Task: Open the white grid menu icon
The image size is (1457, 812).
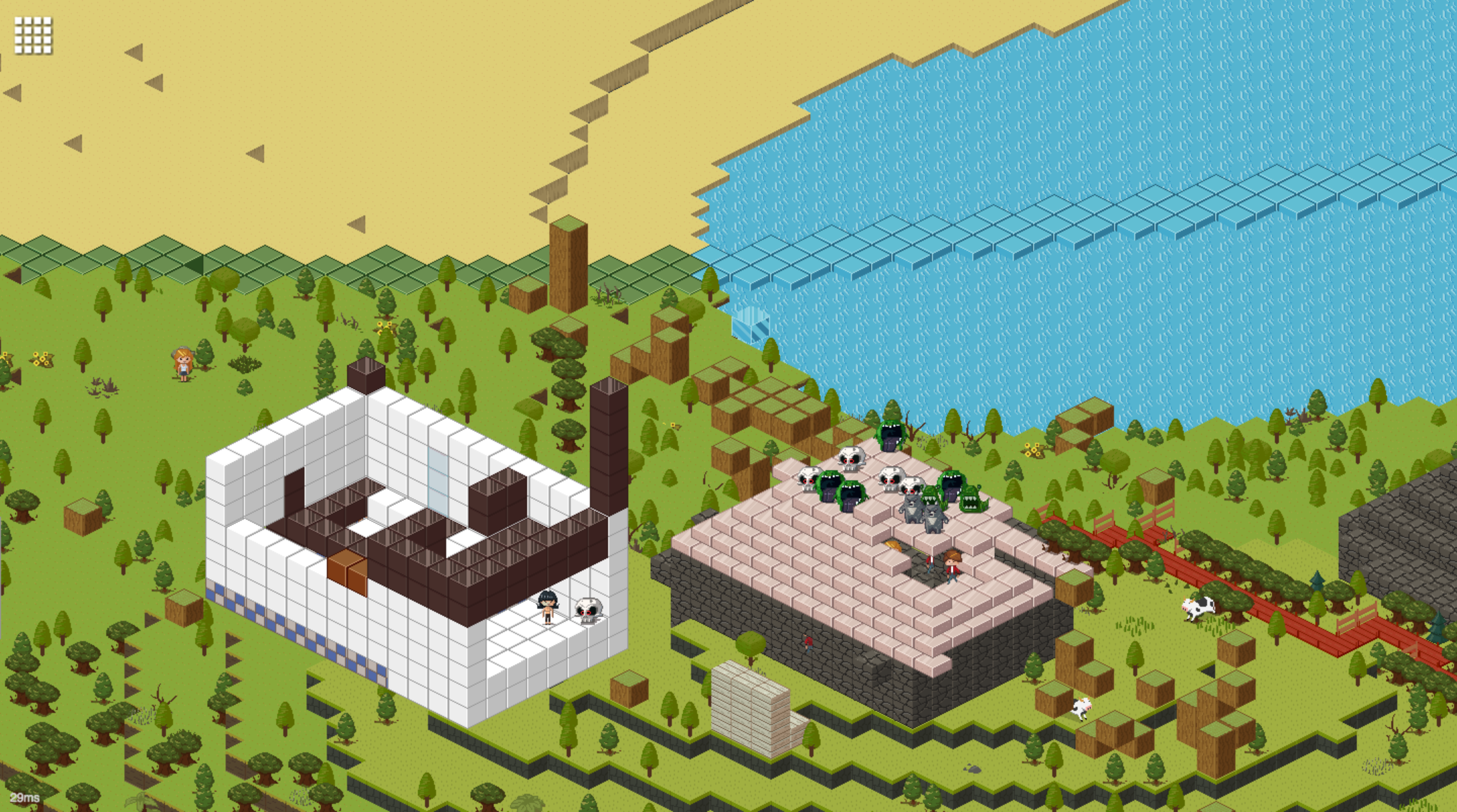Action: pos(33,35)
